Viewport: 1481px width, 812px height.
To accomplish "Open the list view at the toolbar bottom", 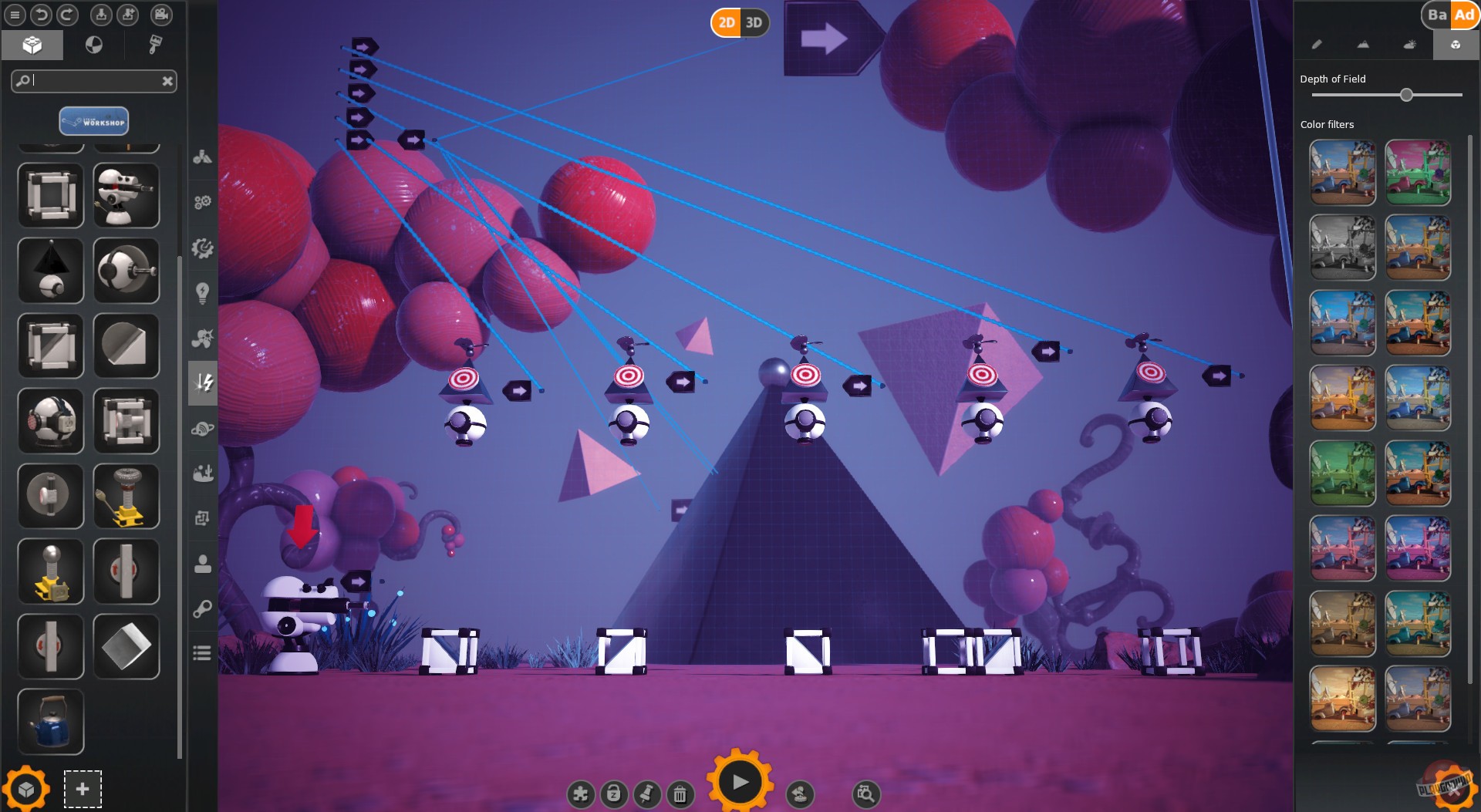I will click(x=203, y=652).
